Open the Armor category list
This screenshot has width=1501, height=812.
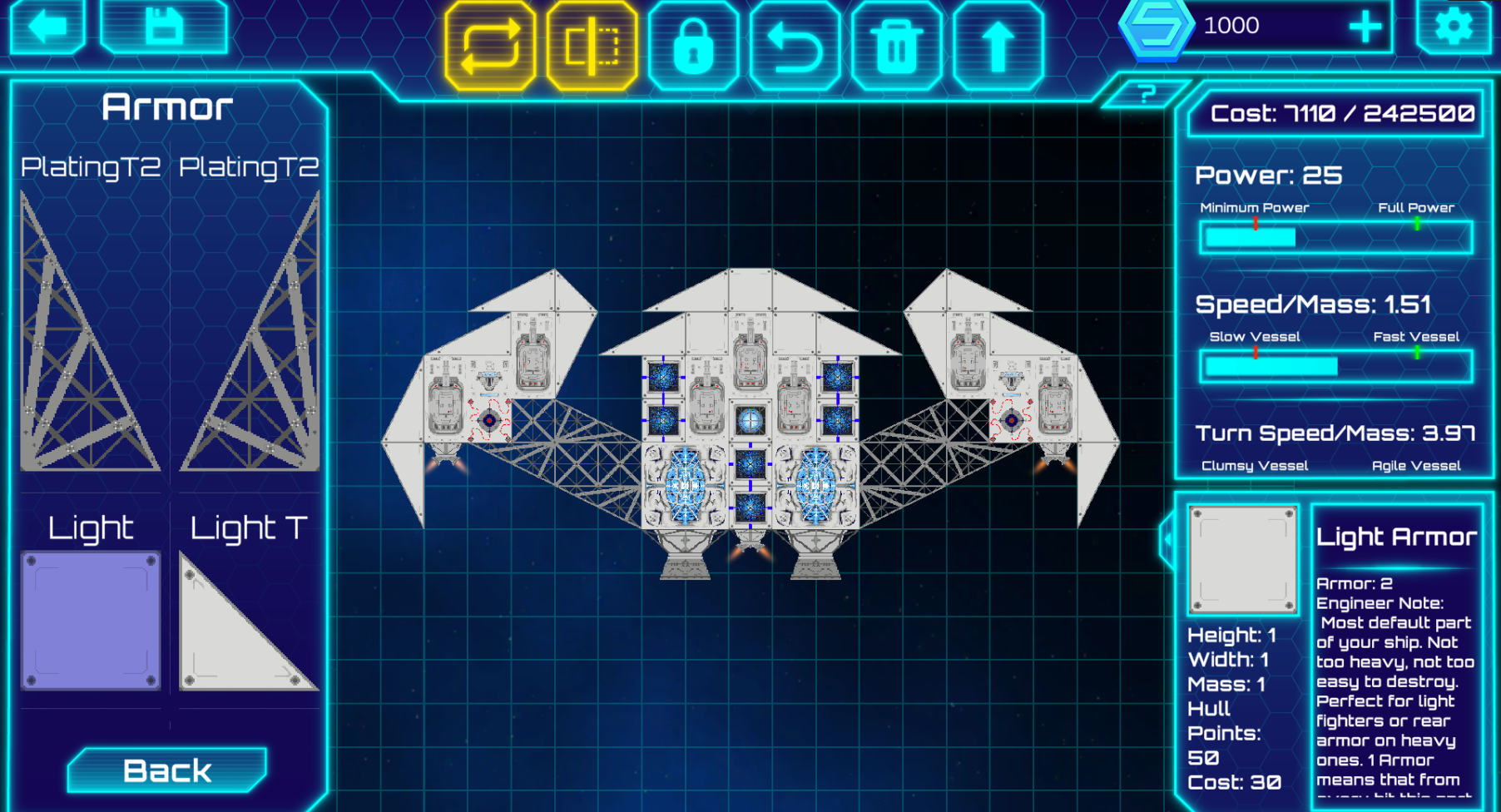(167, 105)
